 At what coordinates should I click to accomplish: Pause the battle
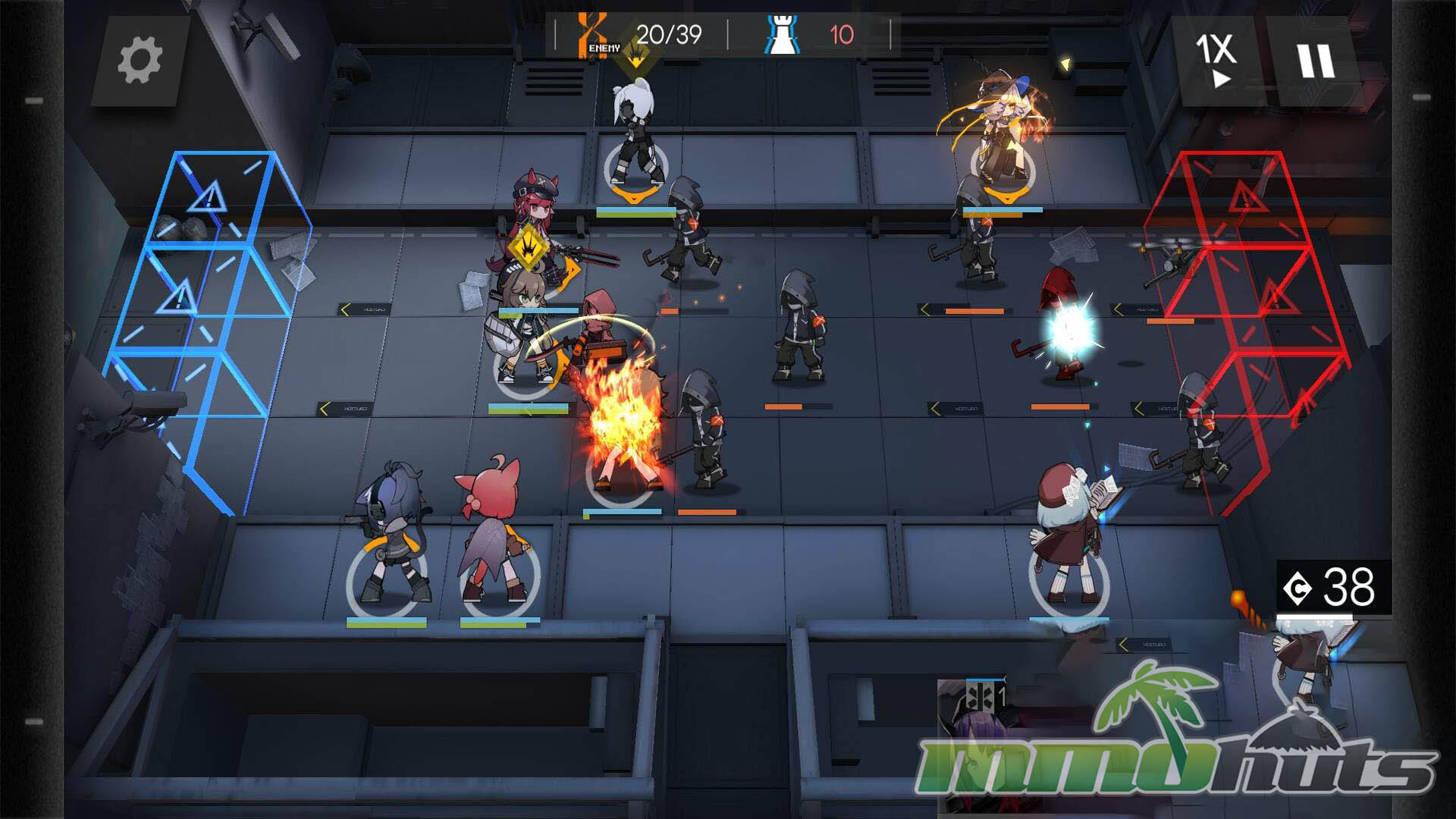coord(1314,61)
